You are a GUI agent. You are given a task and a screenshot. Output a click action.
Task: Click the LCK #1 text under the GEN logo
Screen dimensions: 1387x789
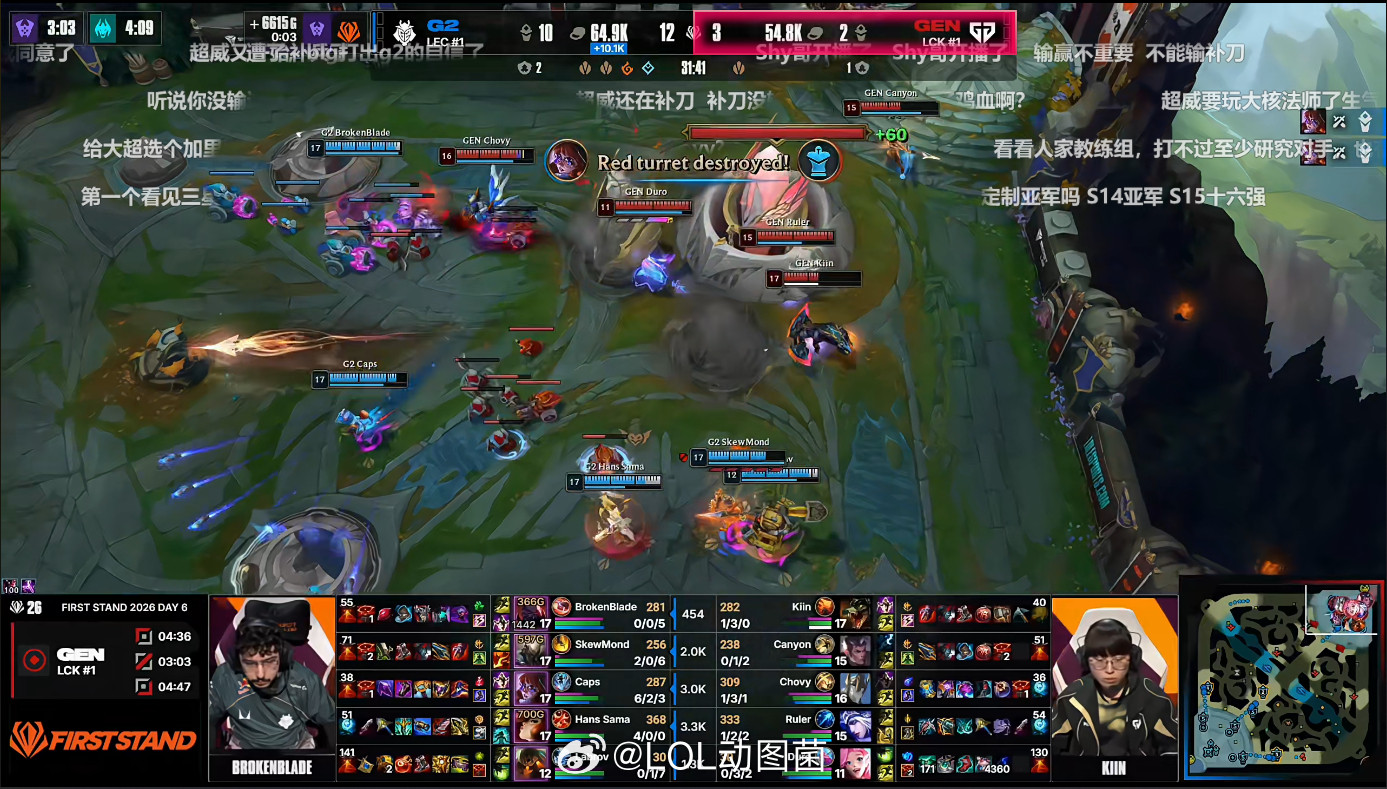[x=76, y=671]
